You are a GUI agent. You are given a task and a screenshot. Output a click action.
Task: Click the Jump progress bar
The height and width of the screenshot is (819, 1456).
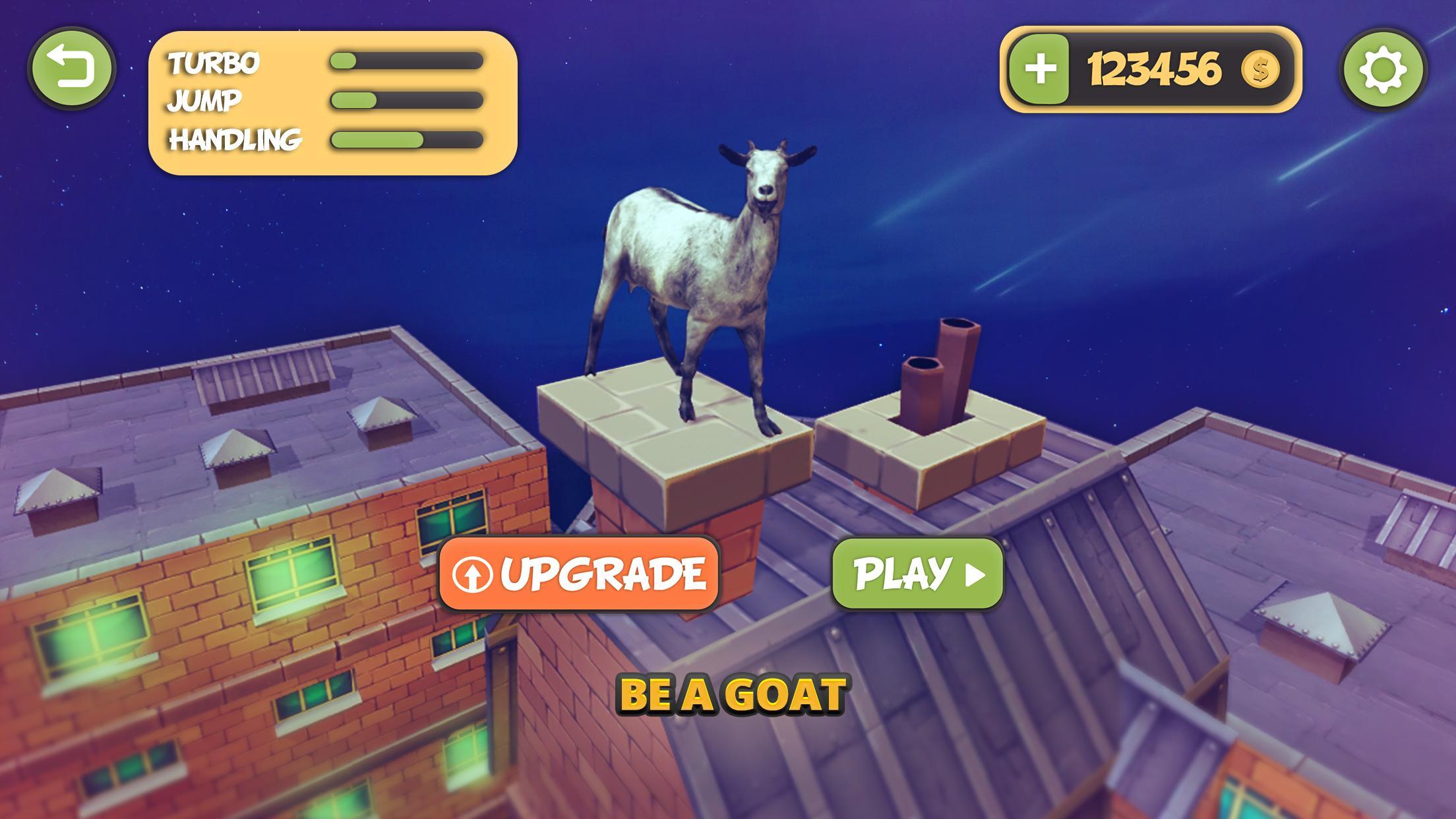coord(406,101)
